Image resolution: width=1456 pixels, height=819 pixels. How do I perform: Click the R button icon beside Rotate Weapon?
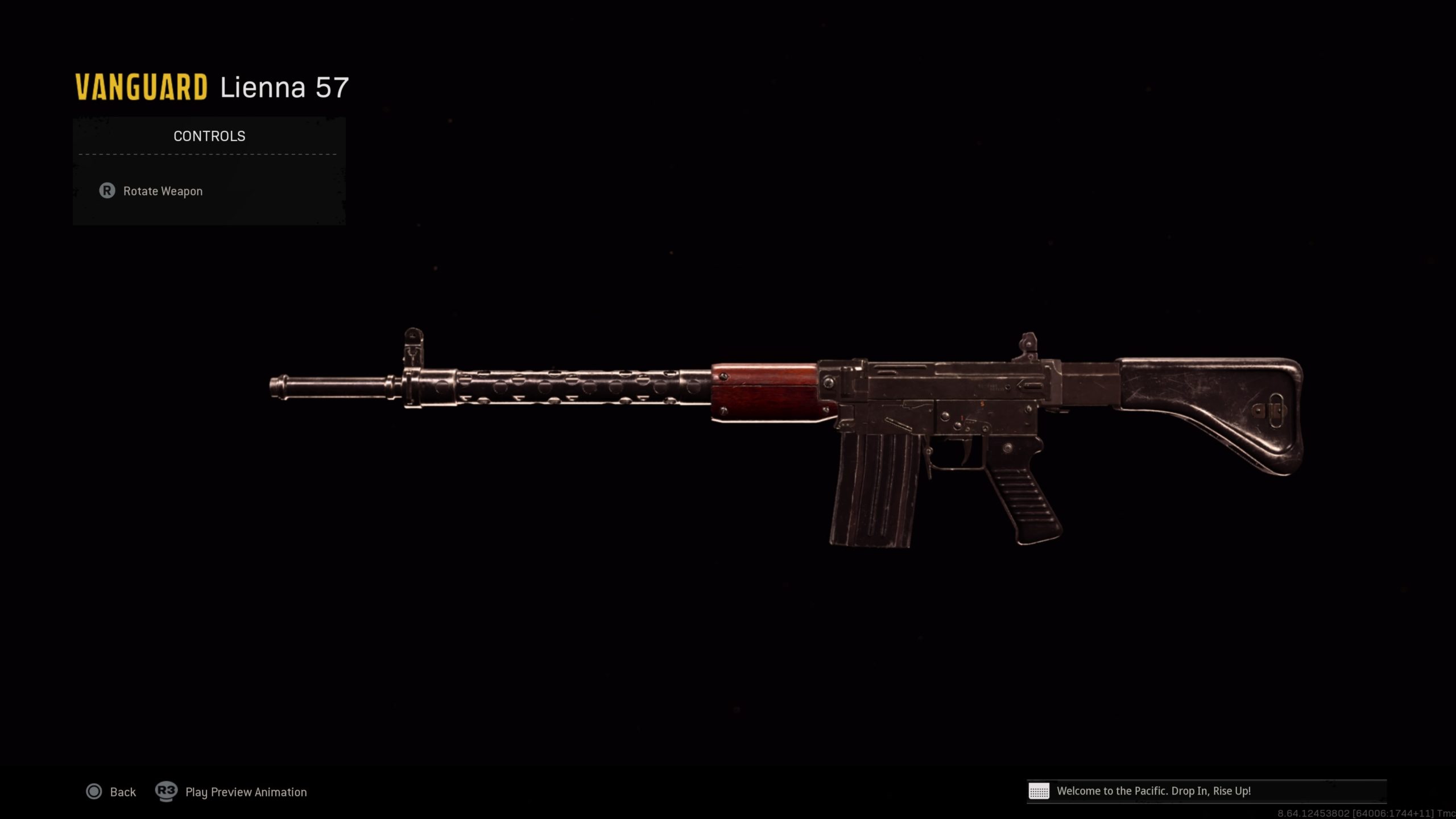coord(108,191)
